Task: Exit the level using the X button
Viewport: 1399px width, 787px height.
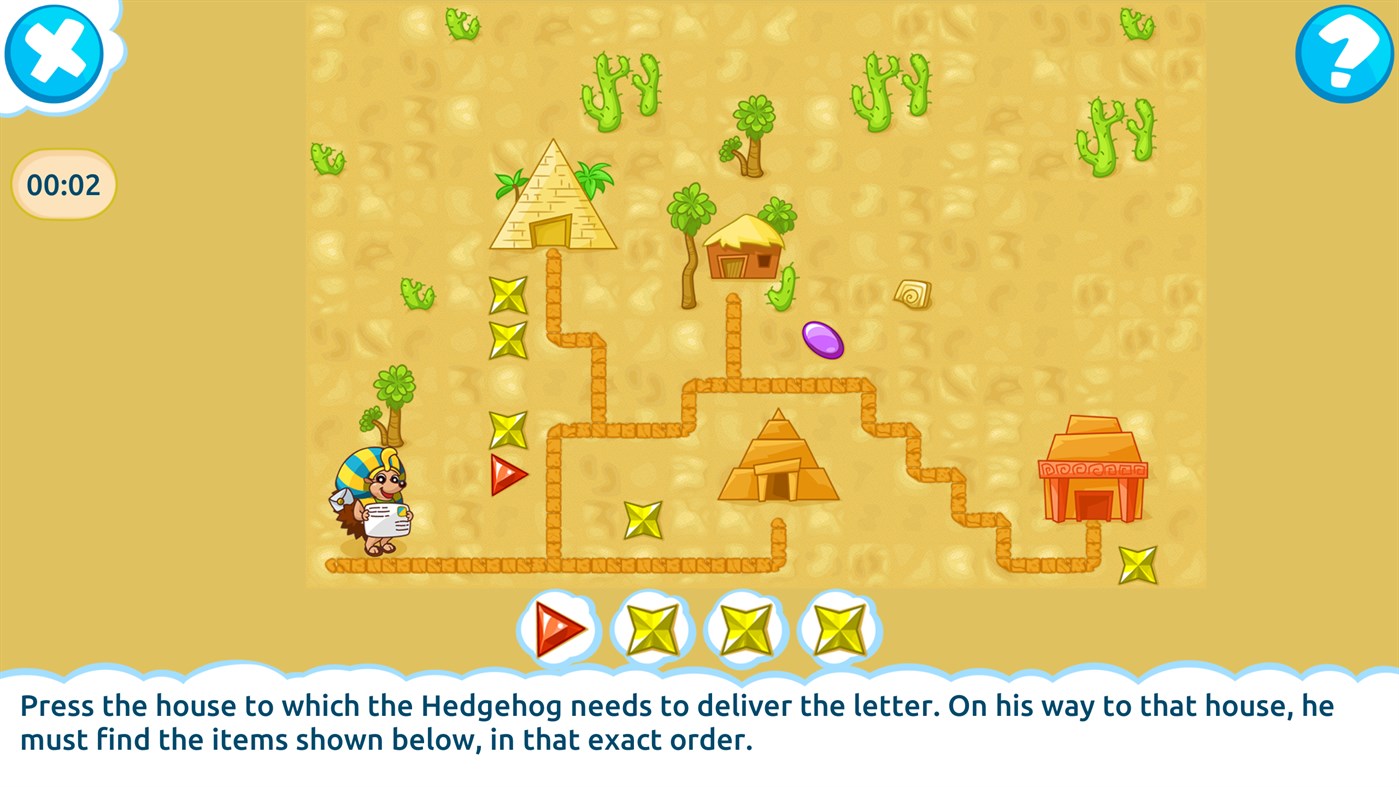Action: (54, 53)
